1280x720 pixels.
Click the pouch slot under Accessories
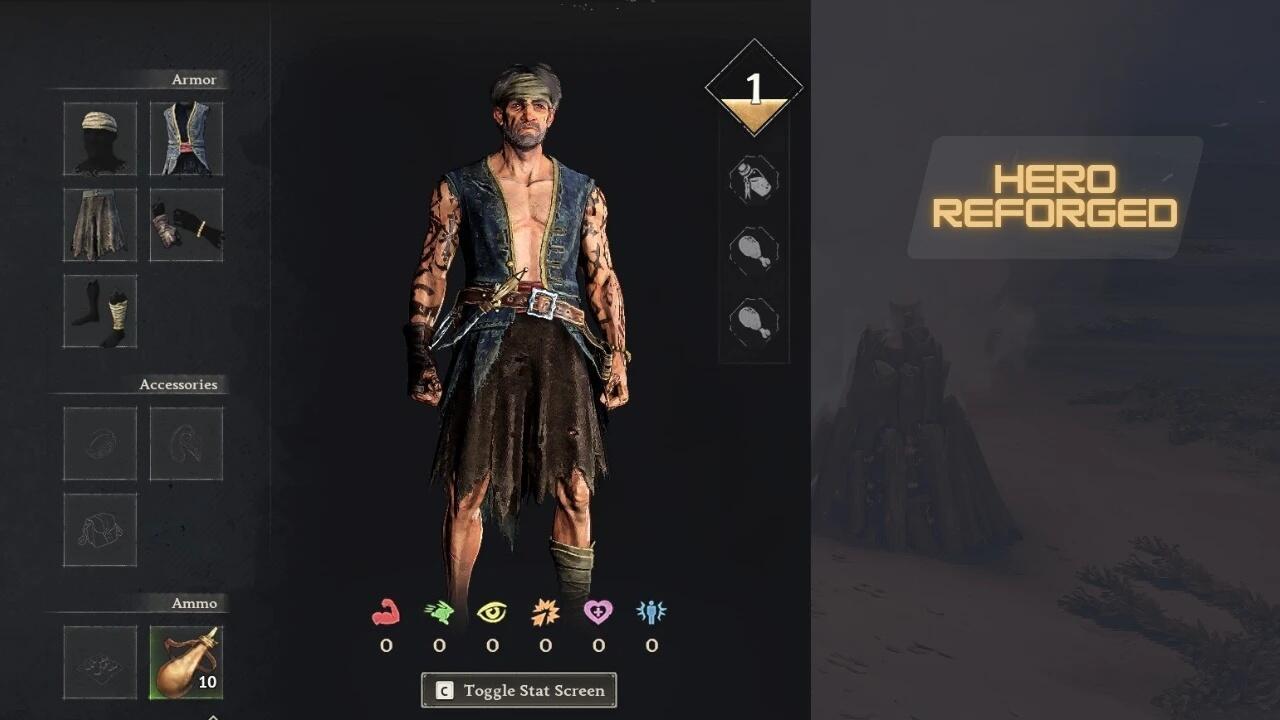(x=99, y=530)
